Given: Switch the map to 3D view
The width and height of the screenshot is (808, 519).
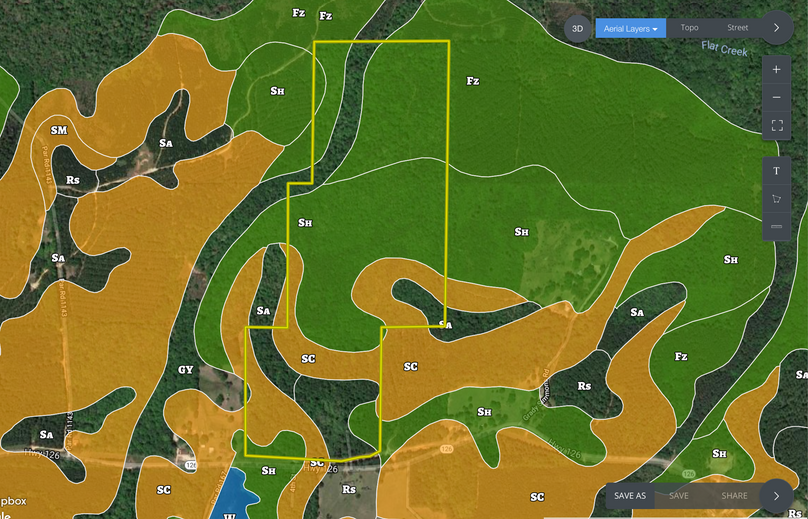Looking at the screenshot, I should pyautogui.click(x=577, y=28).
